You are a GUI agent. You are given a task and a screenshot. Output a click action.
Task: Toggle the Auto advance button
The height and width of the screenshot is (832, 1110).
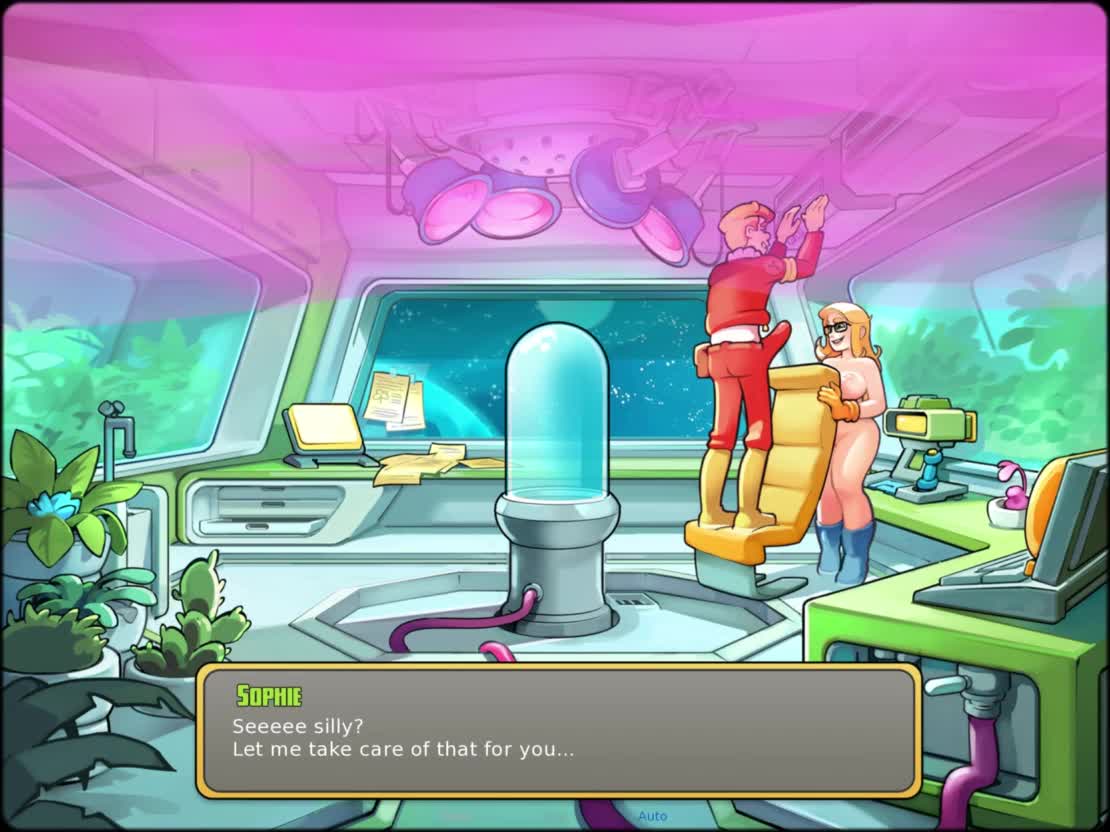pos(652,816)
